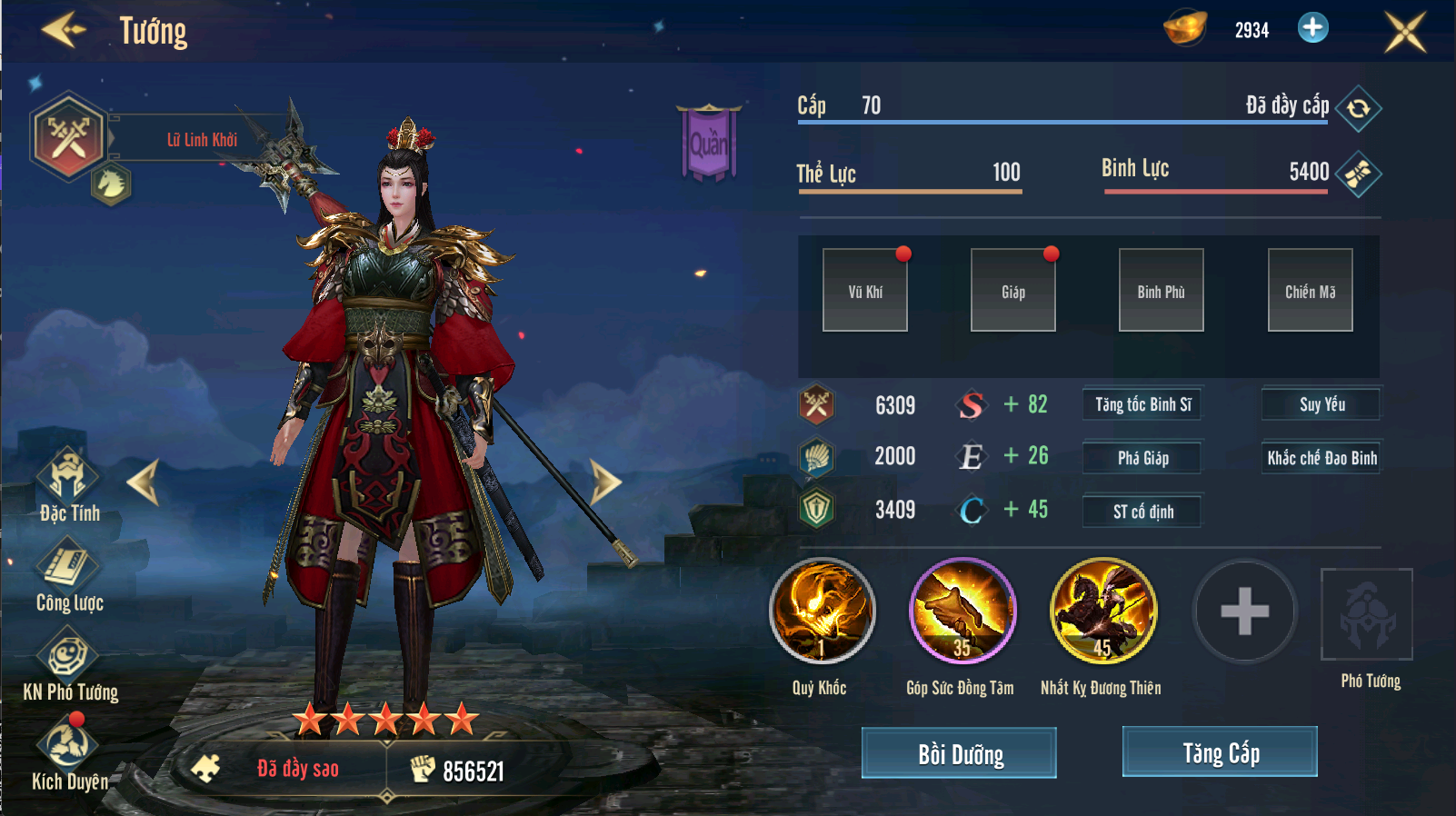1456x816 pixels.
Task: Add a skill in the empty plus slot
Action: [x=1244, y=611]
